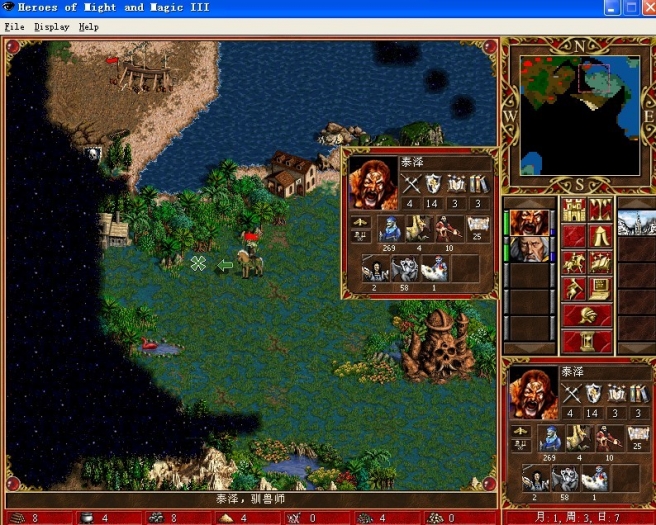Viewport: 656px width, 525px height.
Task: Open the spellbook with the sparkling book button
Action: point(601,262)
